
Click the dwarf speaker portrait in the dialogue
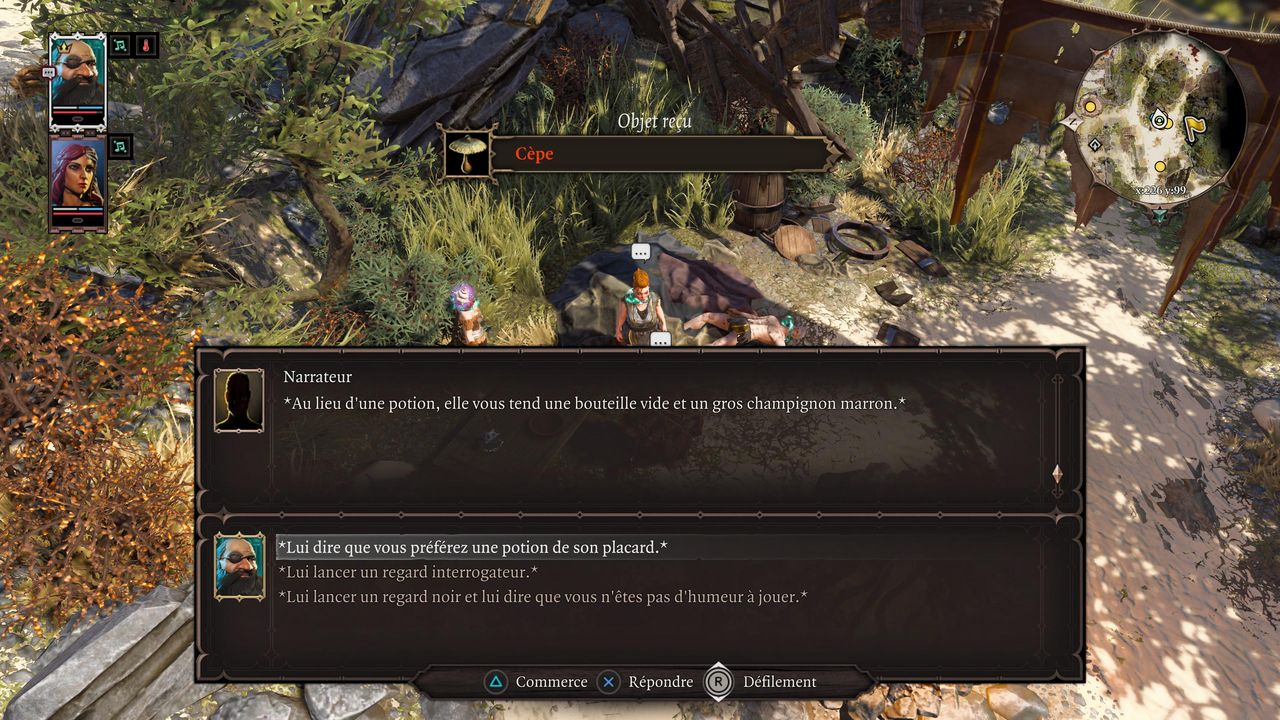(240, 566)
